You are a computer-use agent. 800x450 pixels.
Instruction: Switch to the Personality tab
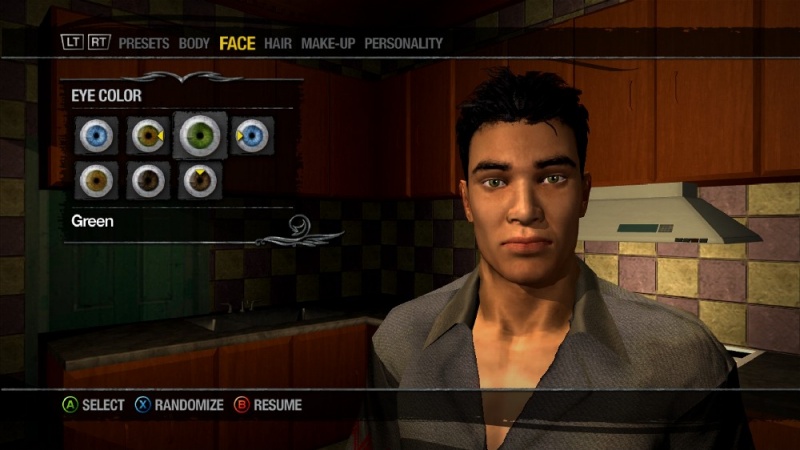403,43
